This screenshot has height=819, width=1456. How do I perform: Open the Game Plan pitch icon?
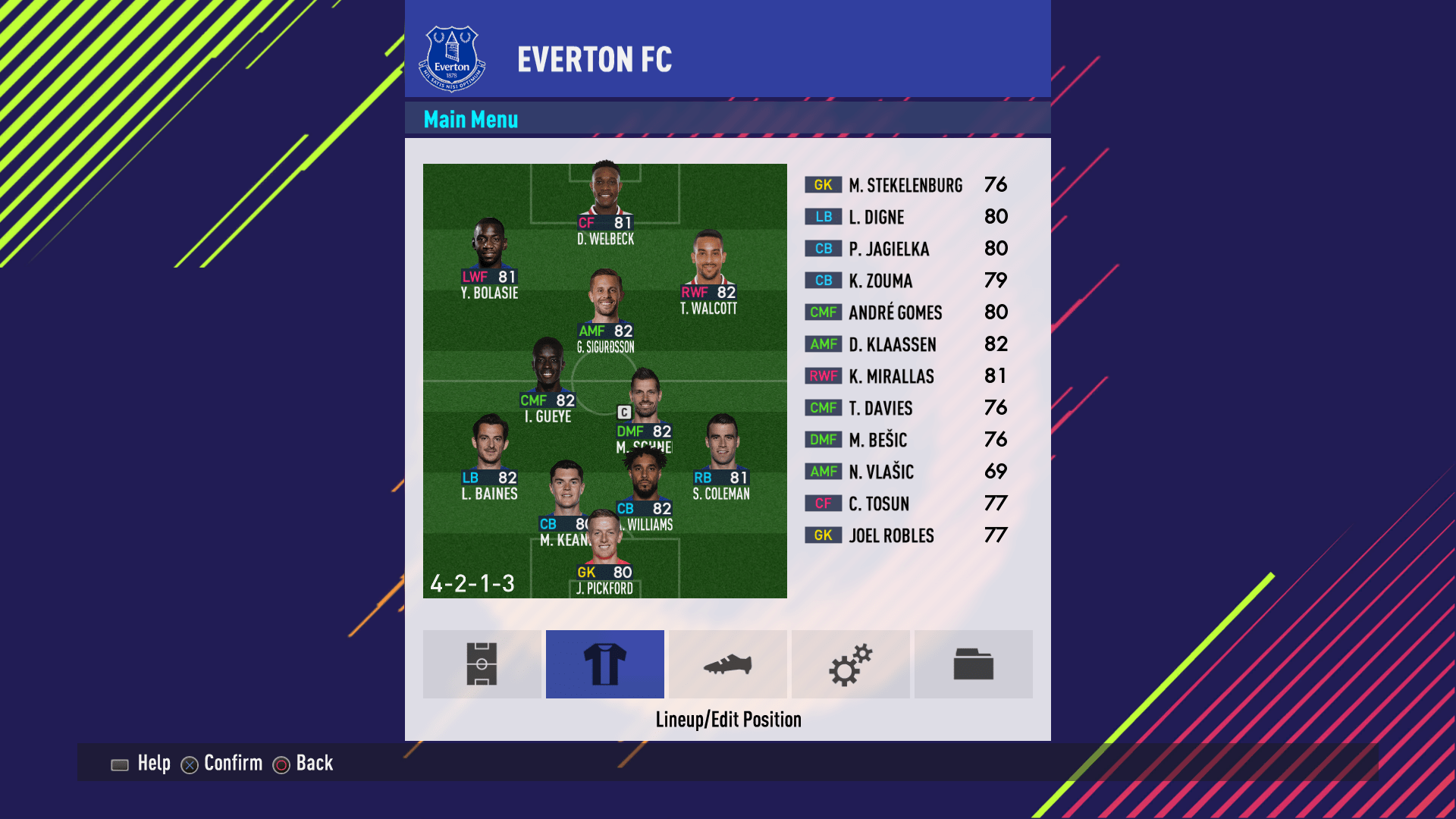click(482, 664)
